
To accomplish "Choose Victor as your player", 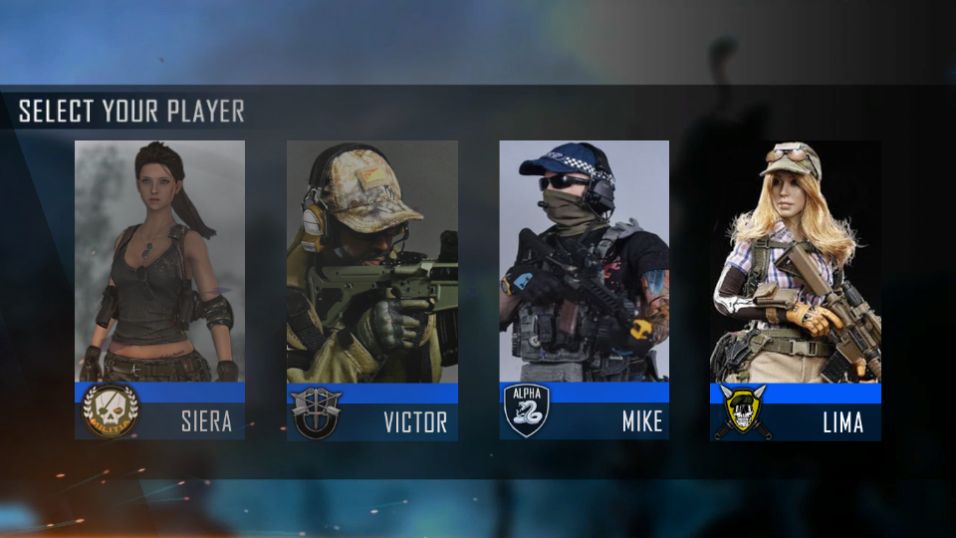I will coord(372,290).
